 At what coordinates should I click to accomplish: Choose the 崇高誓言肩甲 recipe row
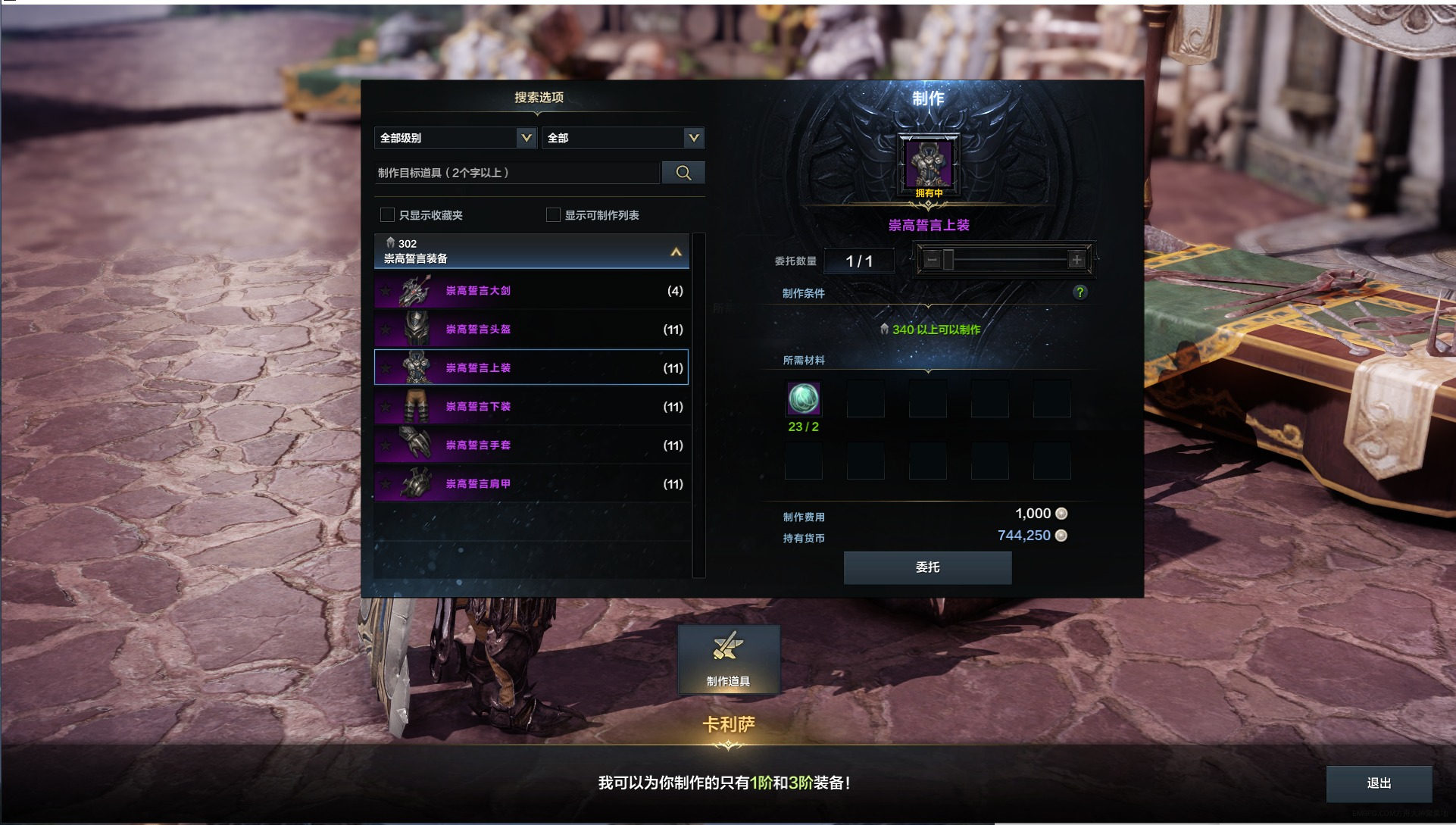point(531,484)
